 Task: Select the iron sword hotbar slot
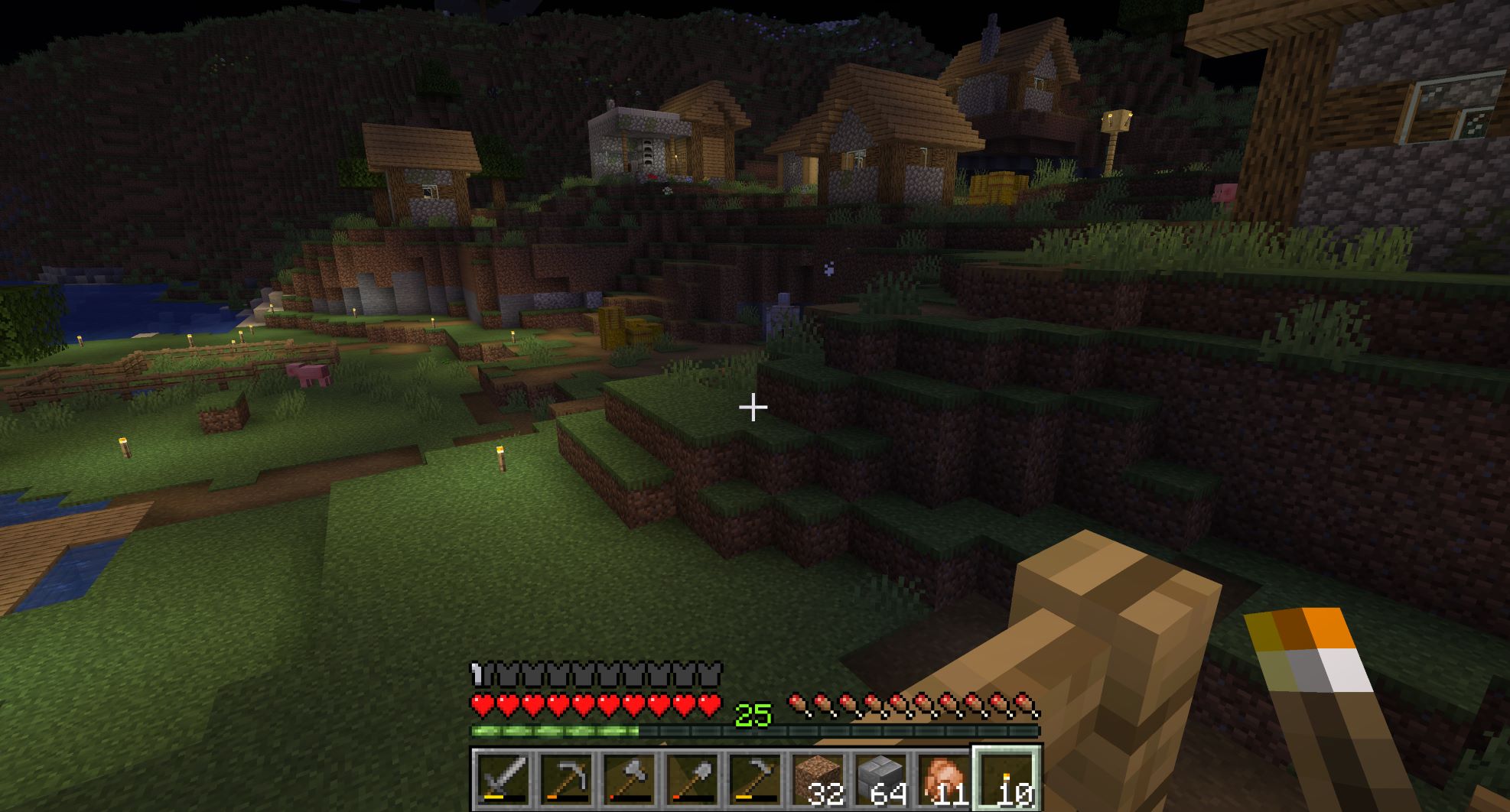pos(503,780)
